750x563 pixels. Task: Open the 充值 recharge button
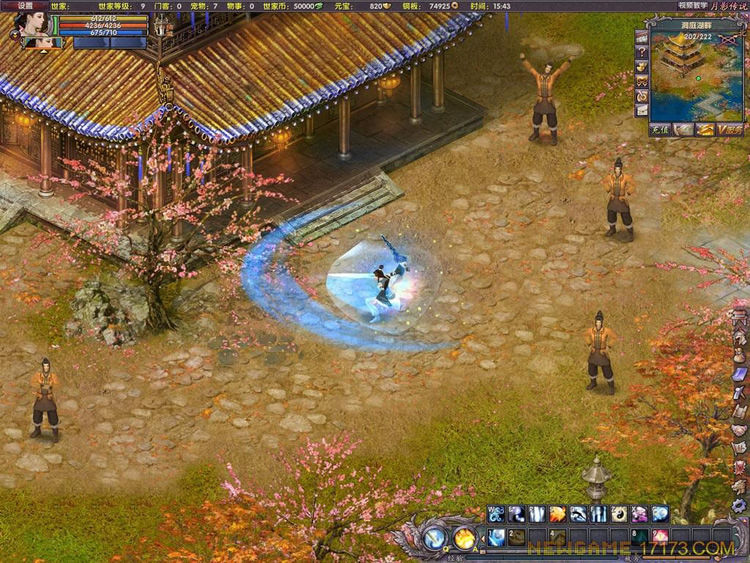coord(658,129)
